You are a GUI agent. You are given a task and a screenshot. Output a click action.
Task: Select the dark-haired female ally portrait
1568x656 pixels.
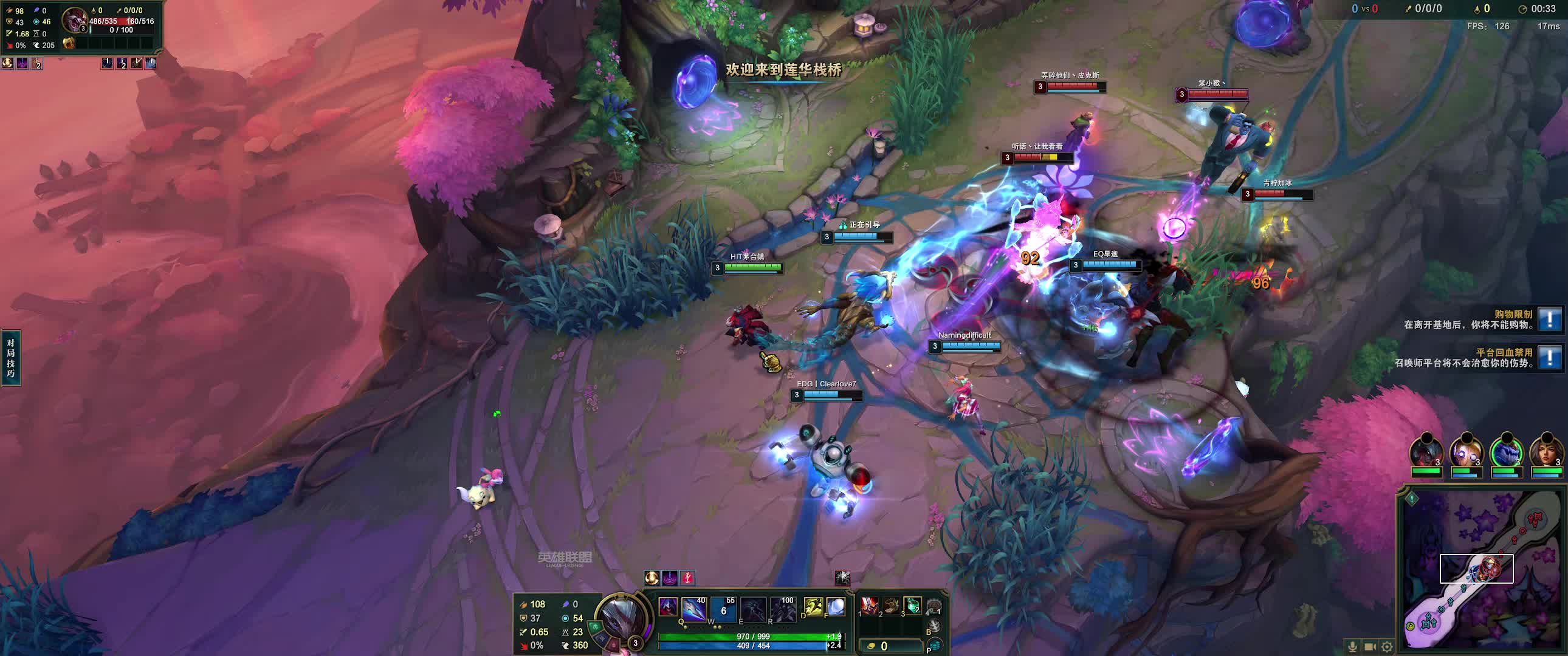[1546, 451]
